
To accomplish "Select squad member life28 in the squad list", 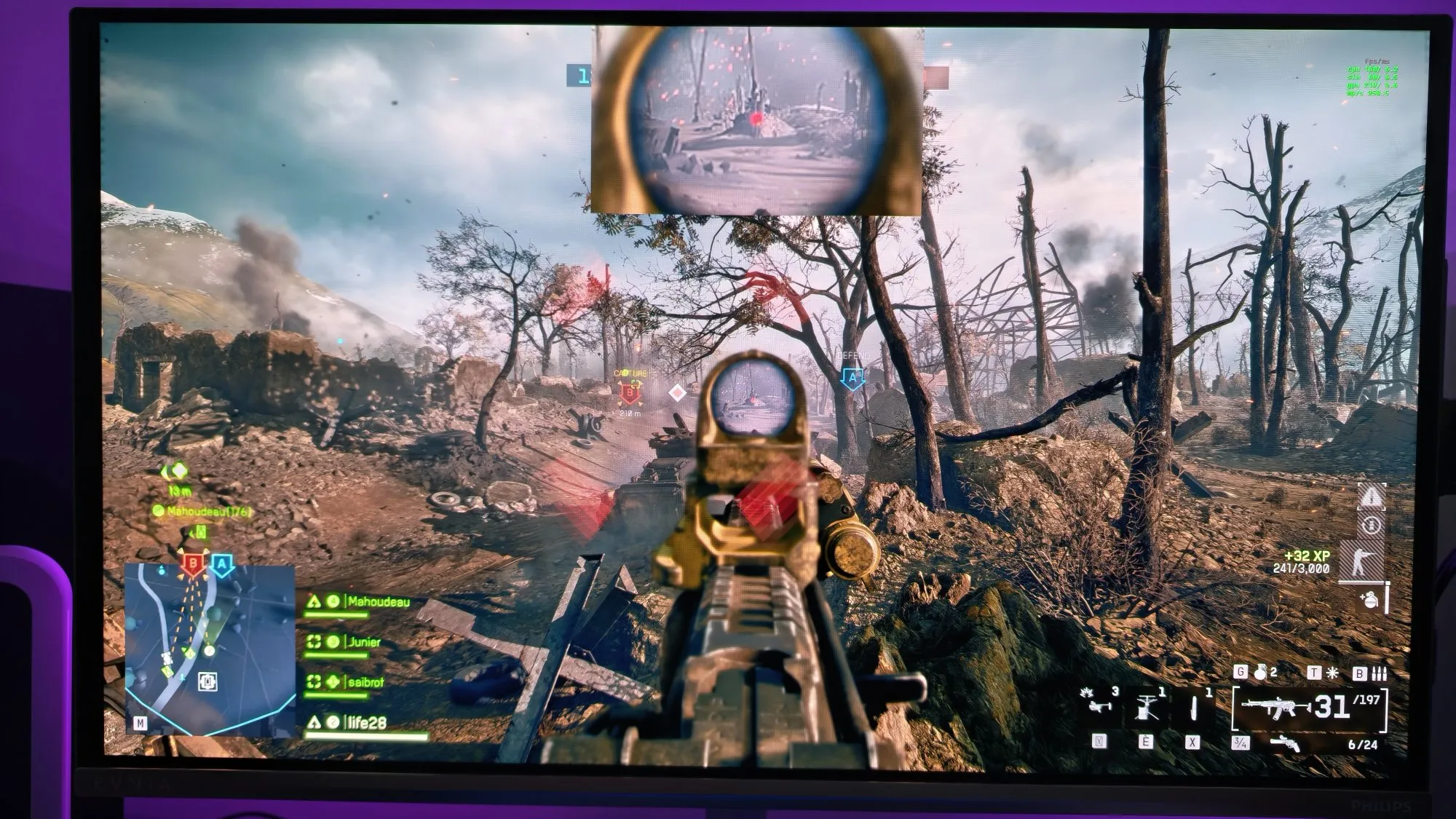I will [x=366, y=722].
